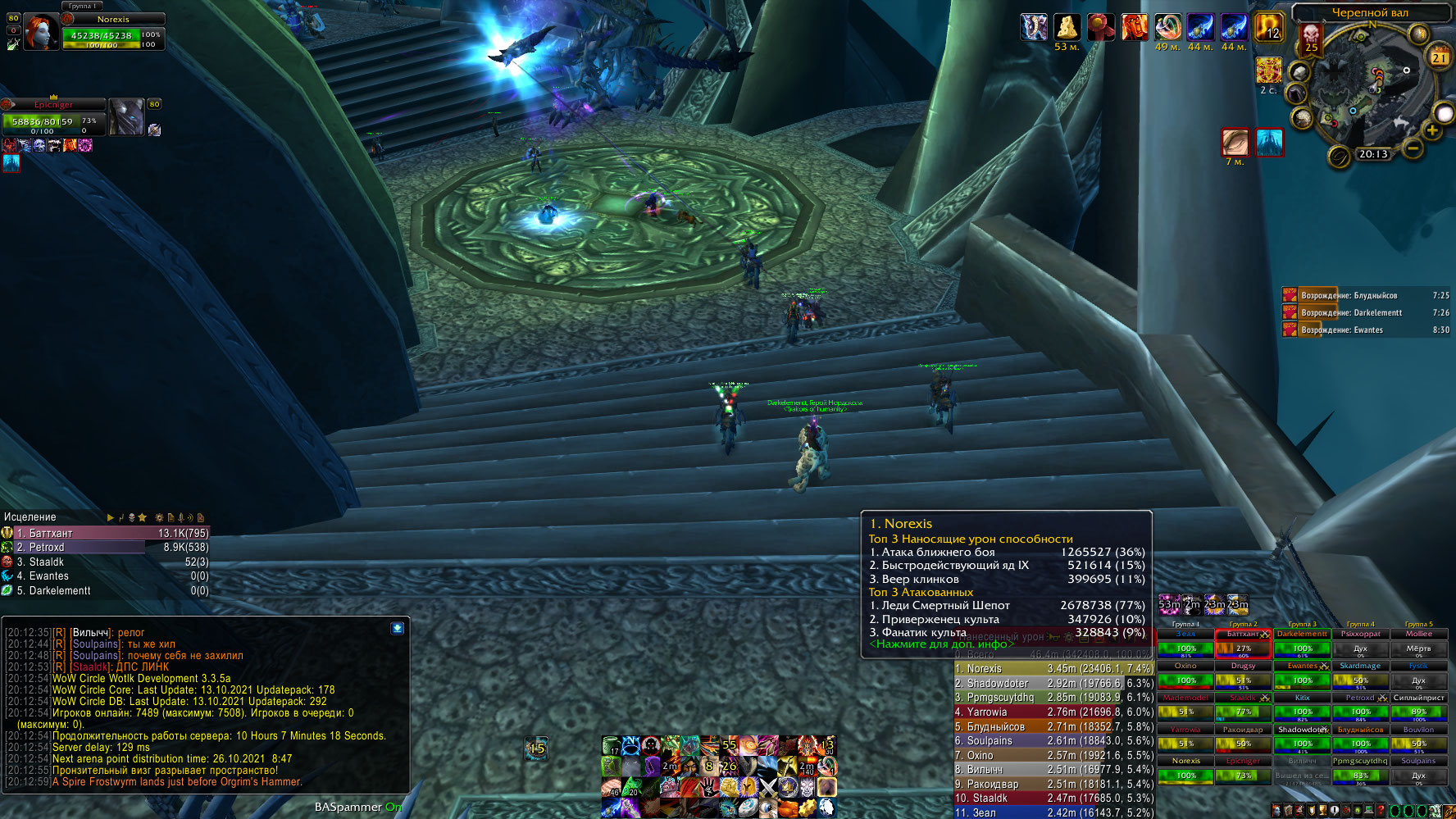
Task: Zoom in the minimap with plus button
Action: point(1432,130)
